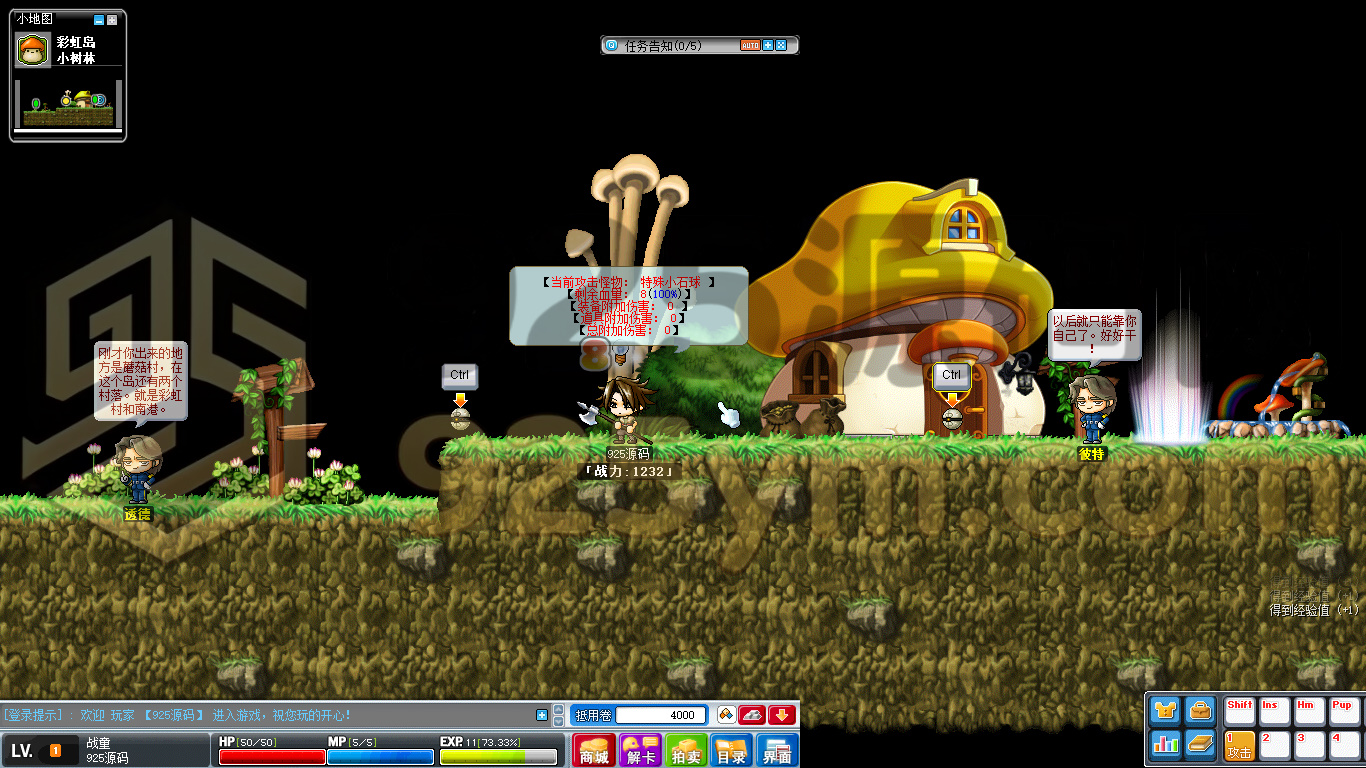
Task: Open the character stats bar-chart icon
Action: pyautogui.click(x=1165, y=744)
